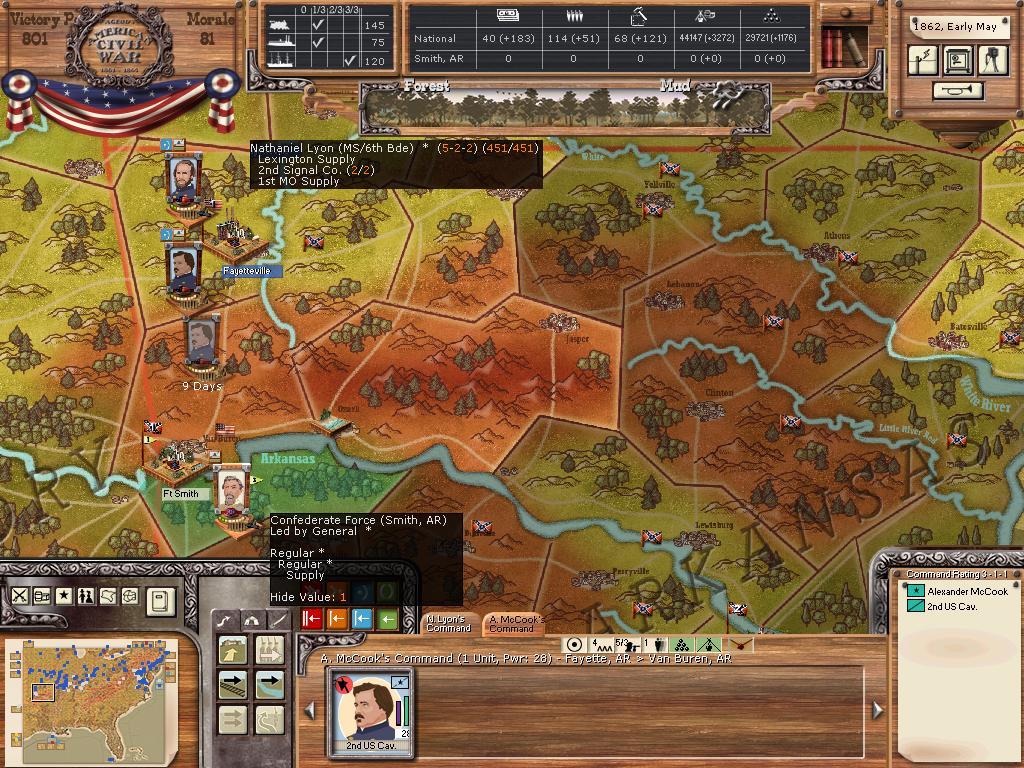Open the notebook icon beside the filters
Image resolution: width=1024 pixels, height=768 pixels.
159,601
